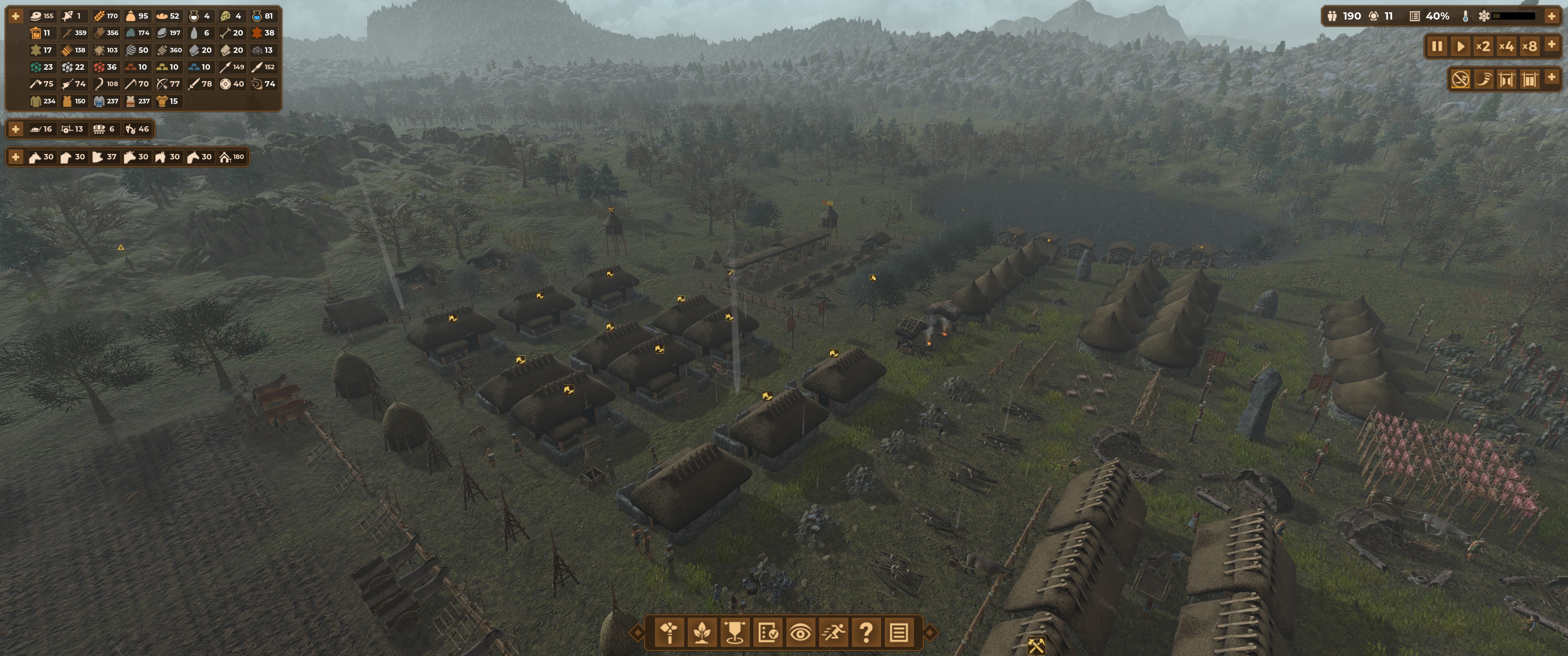Open the plant sprout menu
This screenshot has width=1568, height=656.
702,633
